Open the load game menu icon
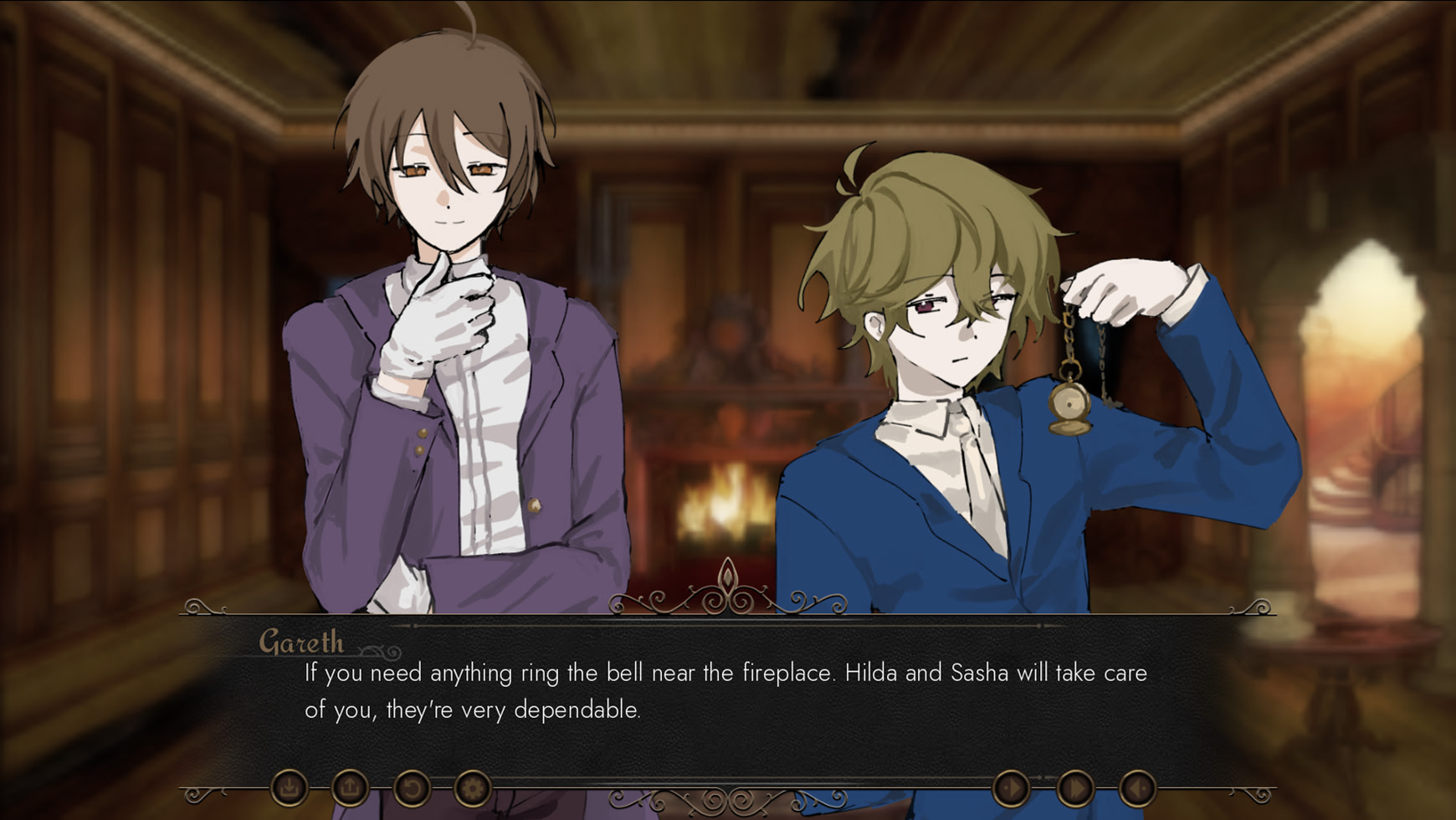 coord(350,787)
